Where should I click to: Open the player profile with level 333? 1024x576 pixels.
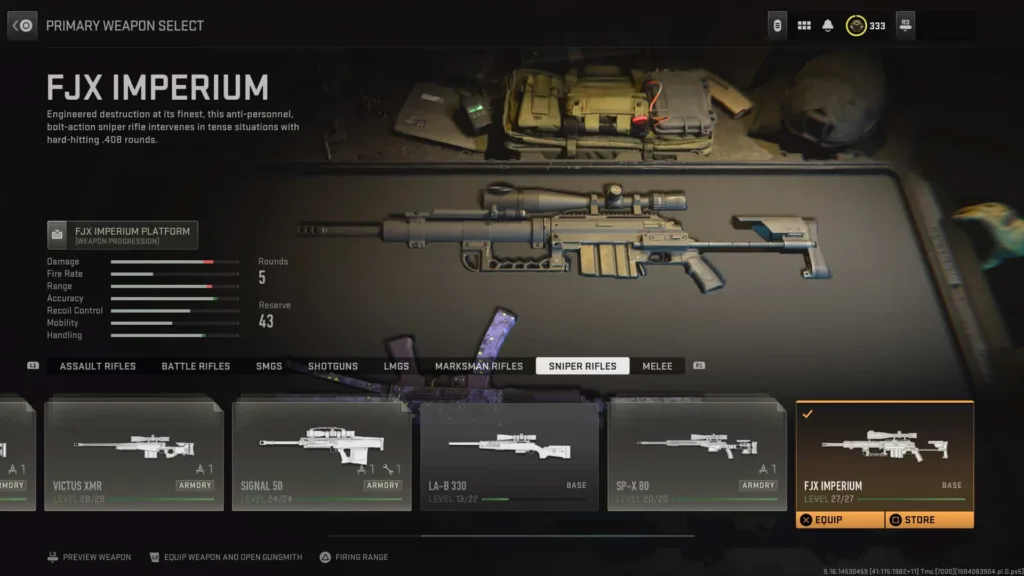click(866, 25)
